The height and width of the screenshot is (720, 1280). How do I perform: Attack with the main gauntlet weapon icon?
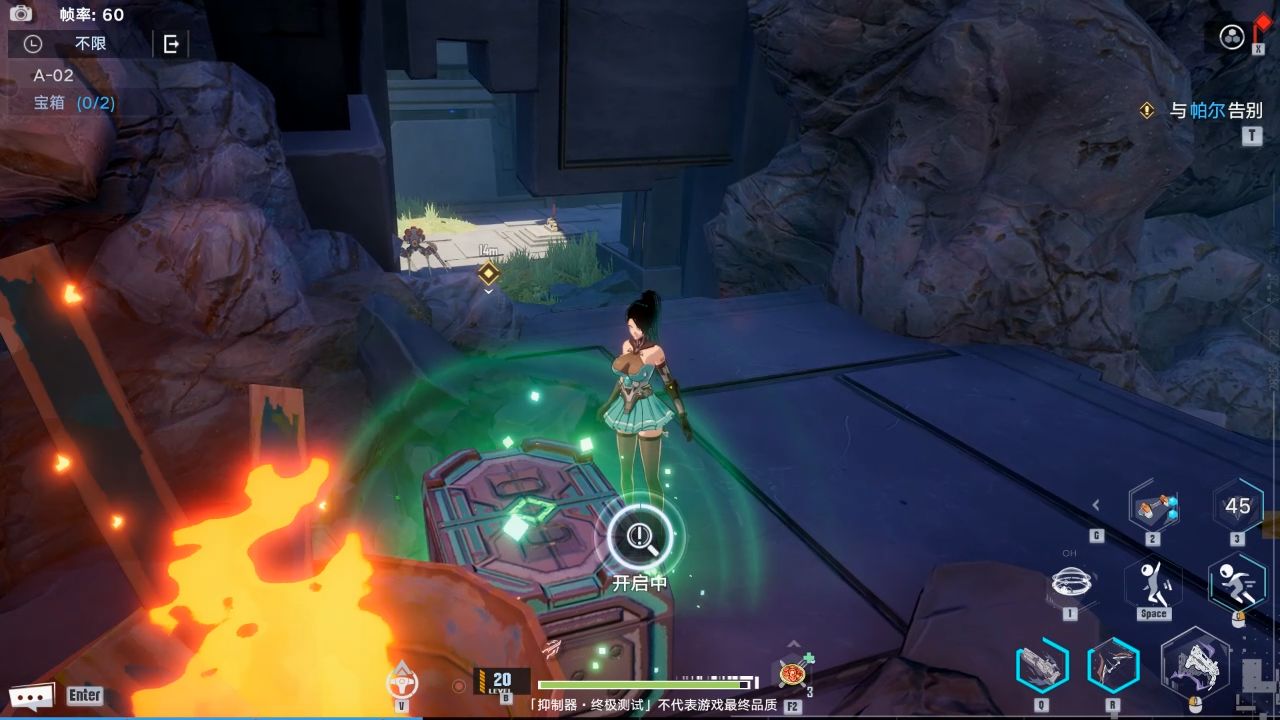pyautogui.click(x=1195, y=664)
